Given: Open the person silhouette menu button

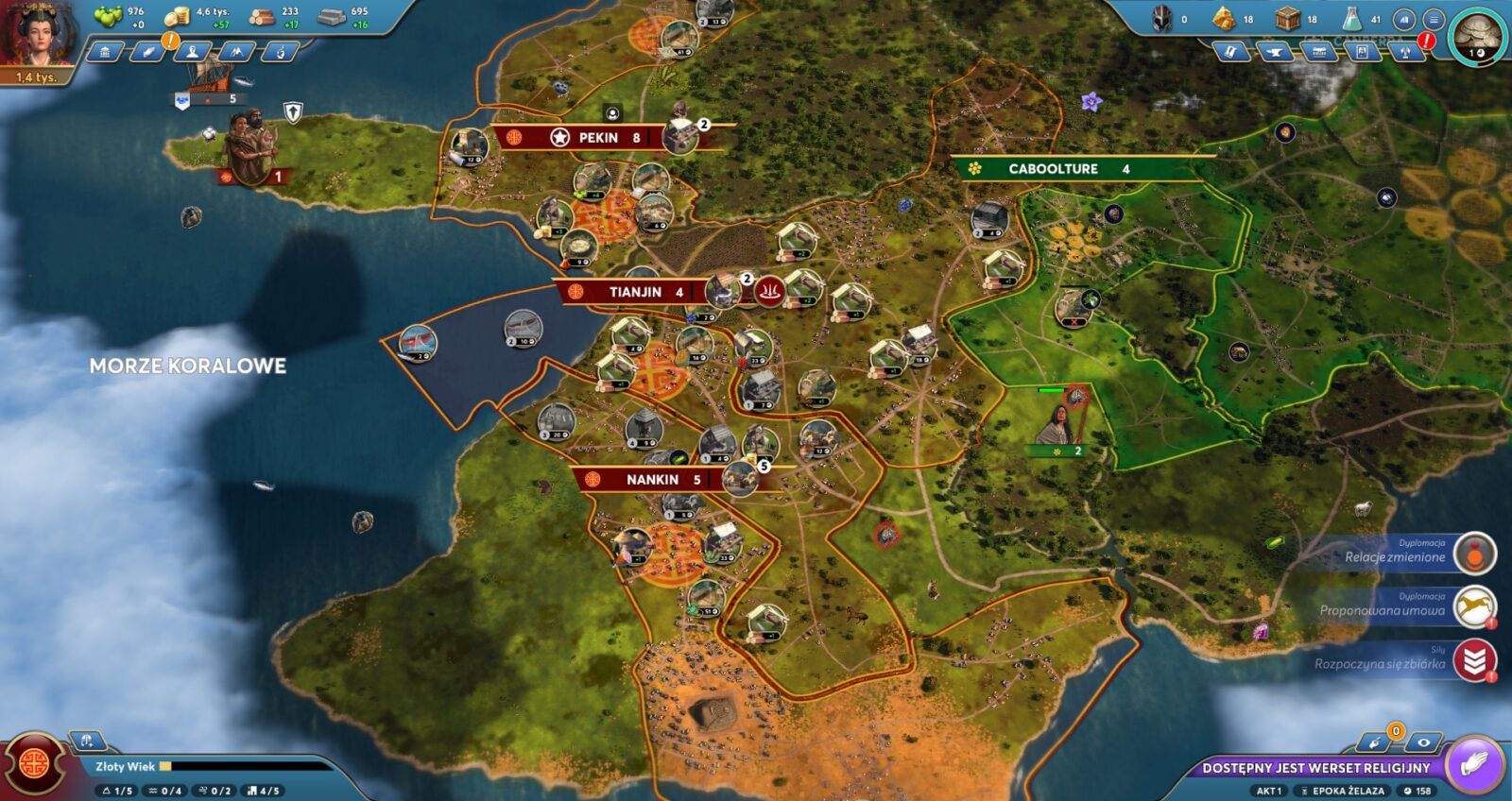Looking at the screenshot, I should (193, 52).
